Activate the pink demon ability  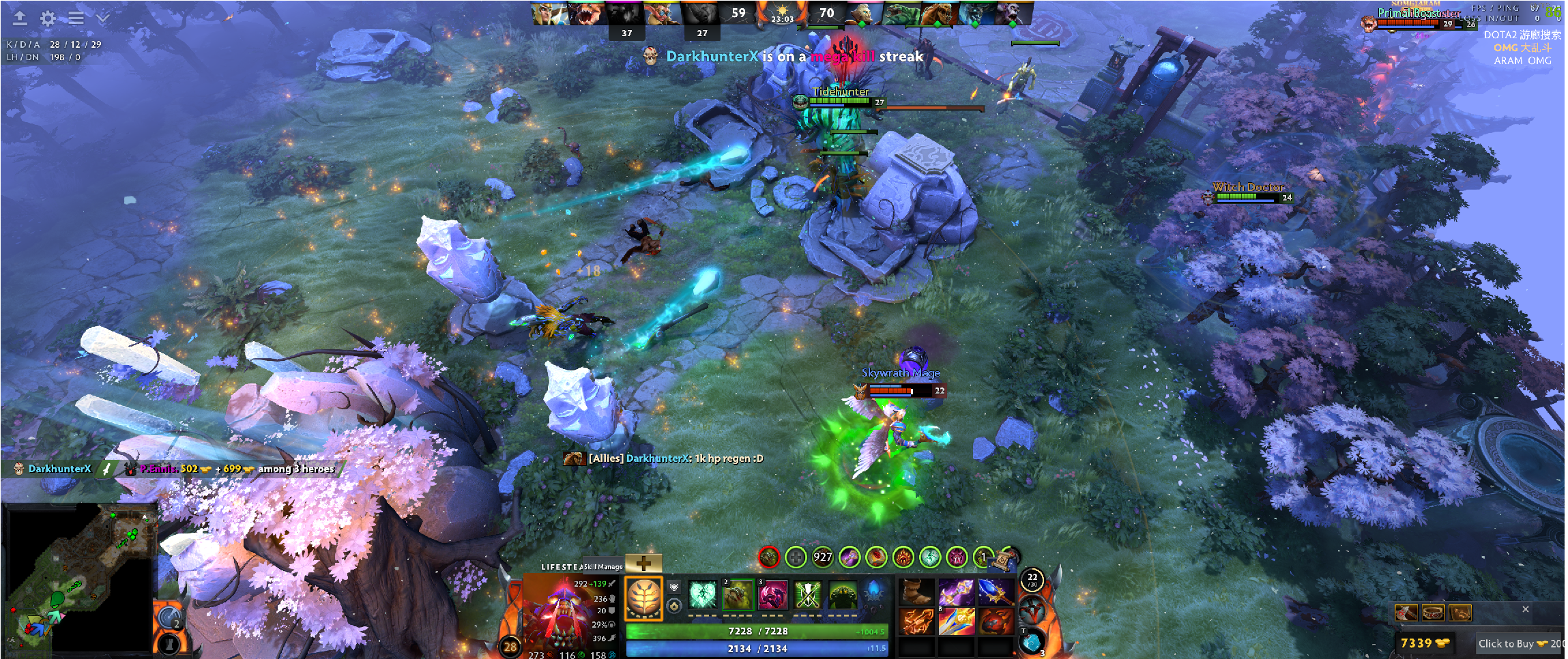coord(773,595)
